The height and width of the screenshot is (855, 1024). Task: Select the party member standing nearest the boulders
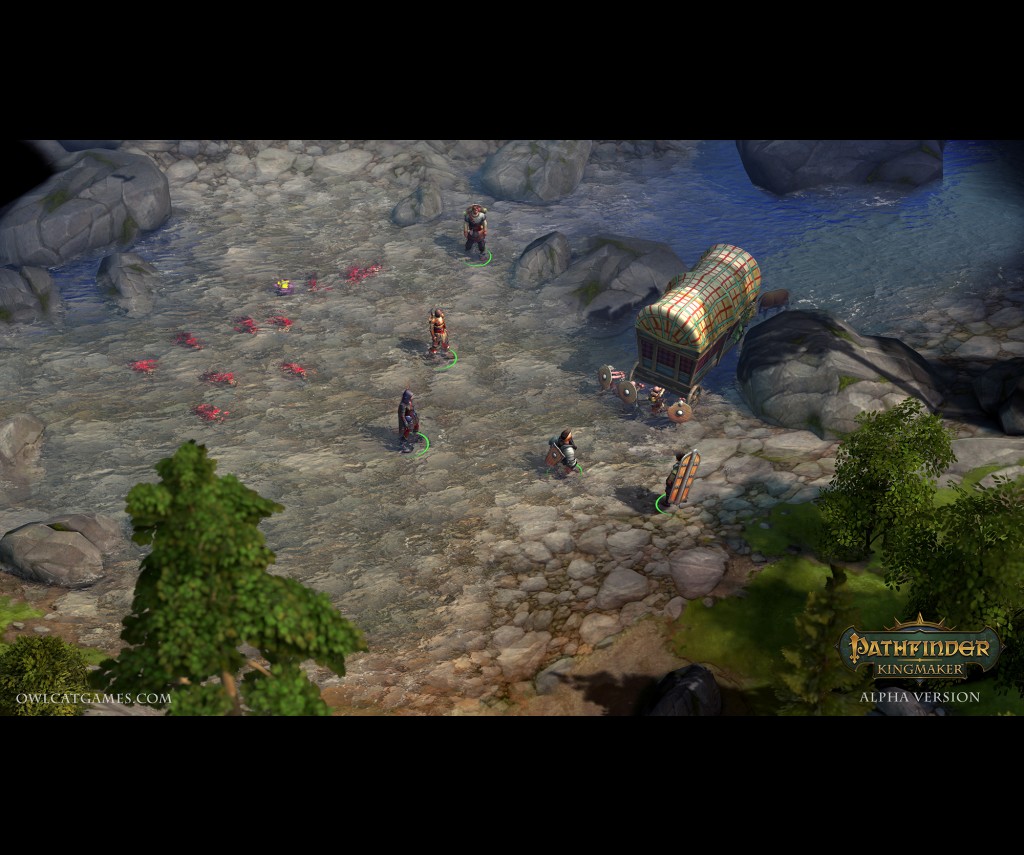coord(475,230)
